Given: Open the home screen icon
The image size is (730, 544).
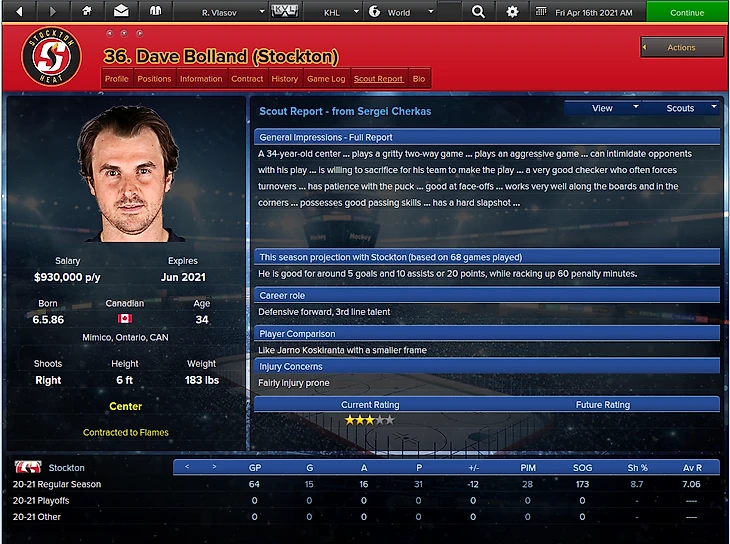Looking at the screenshot, I should (x=87, y=12).
